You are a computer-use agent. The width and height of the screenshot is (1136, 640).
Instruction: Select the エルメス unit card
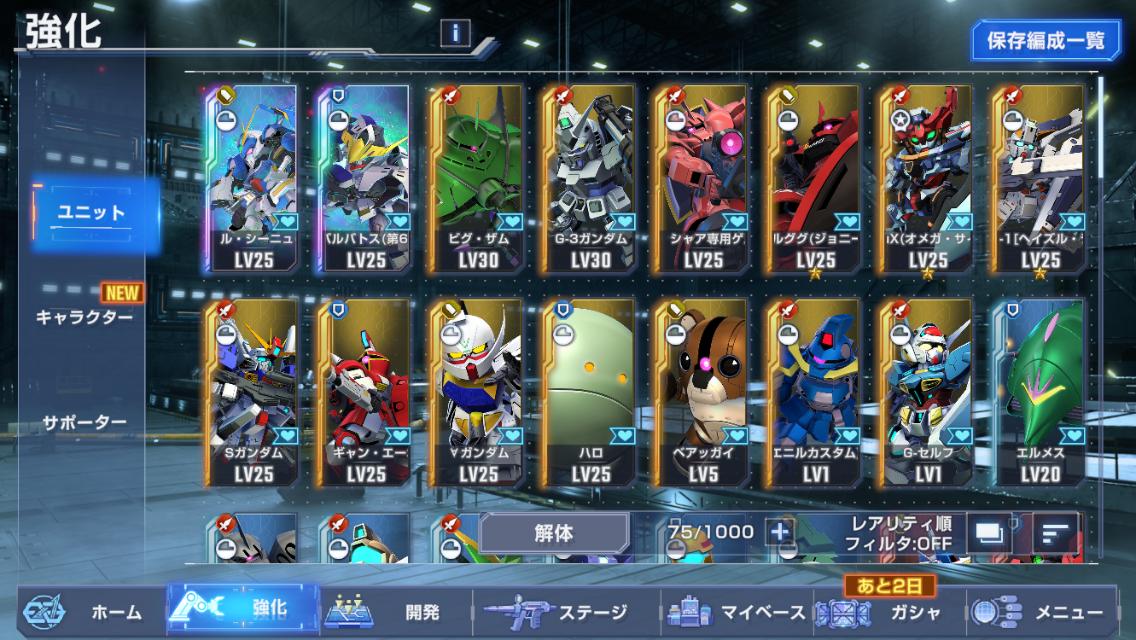pos(1041,391)
